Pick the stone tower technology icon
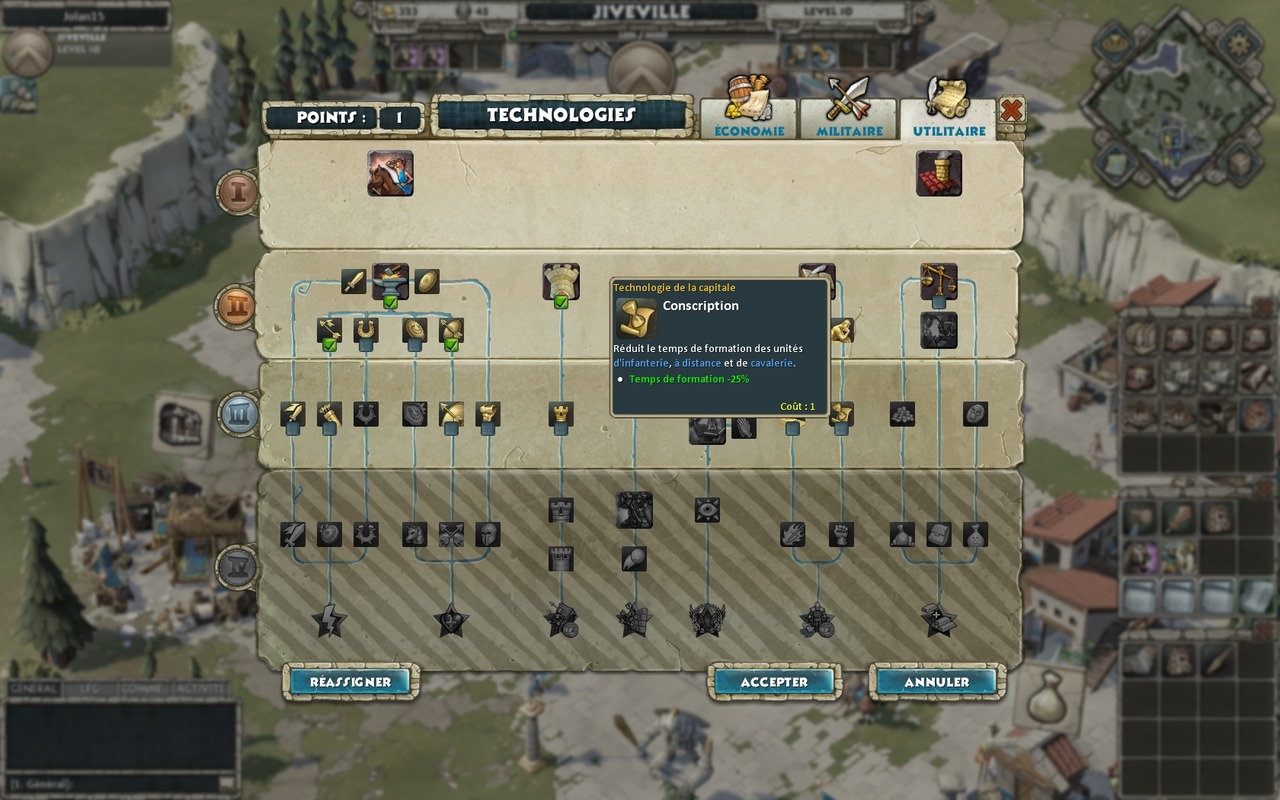The height and width of the screenshot is (800, 1280). tap(561, 280)
